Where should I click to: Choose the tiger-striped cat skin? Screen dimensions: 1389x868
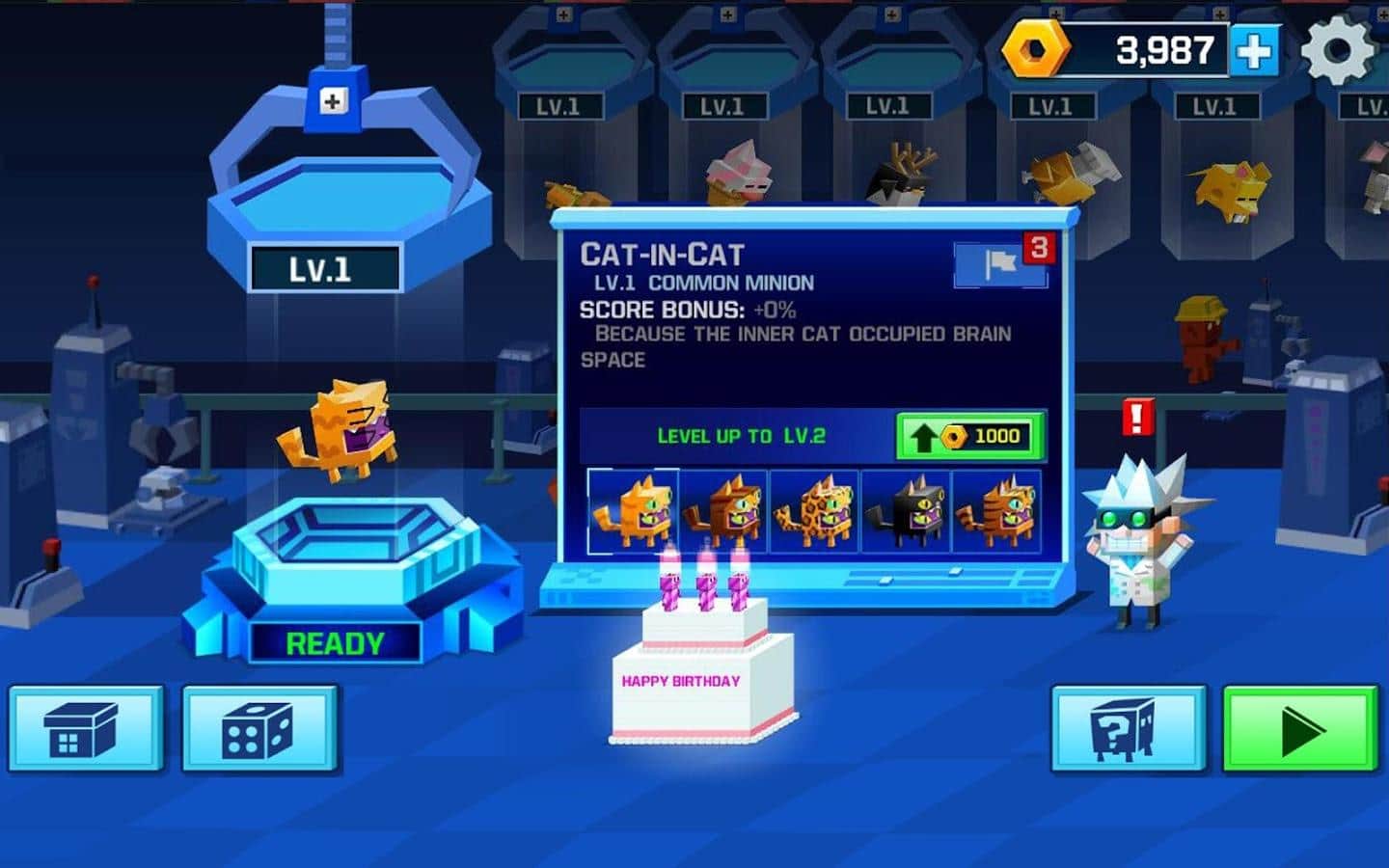coord(996,512)
